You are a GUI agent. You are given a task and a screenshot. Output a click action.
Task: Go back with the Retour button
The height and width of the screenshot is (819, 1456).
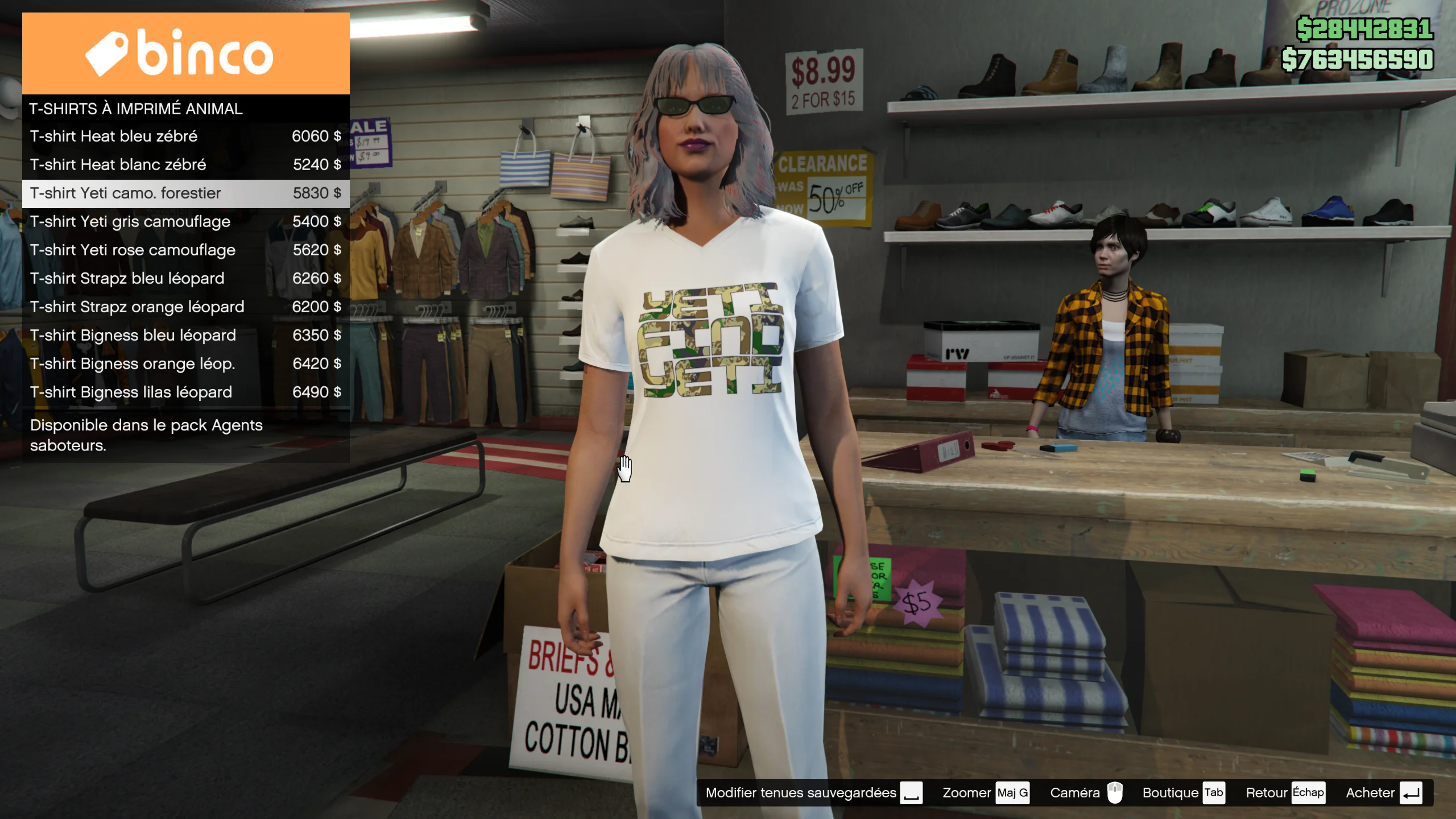pyautogui.click(x=1285, y=793)
